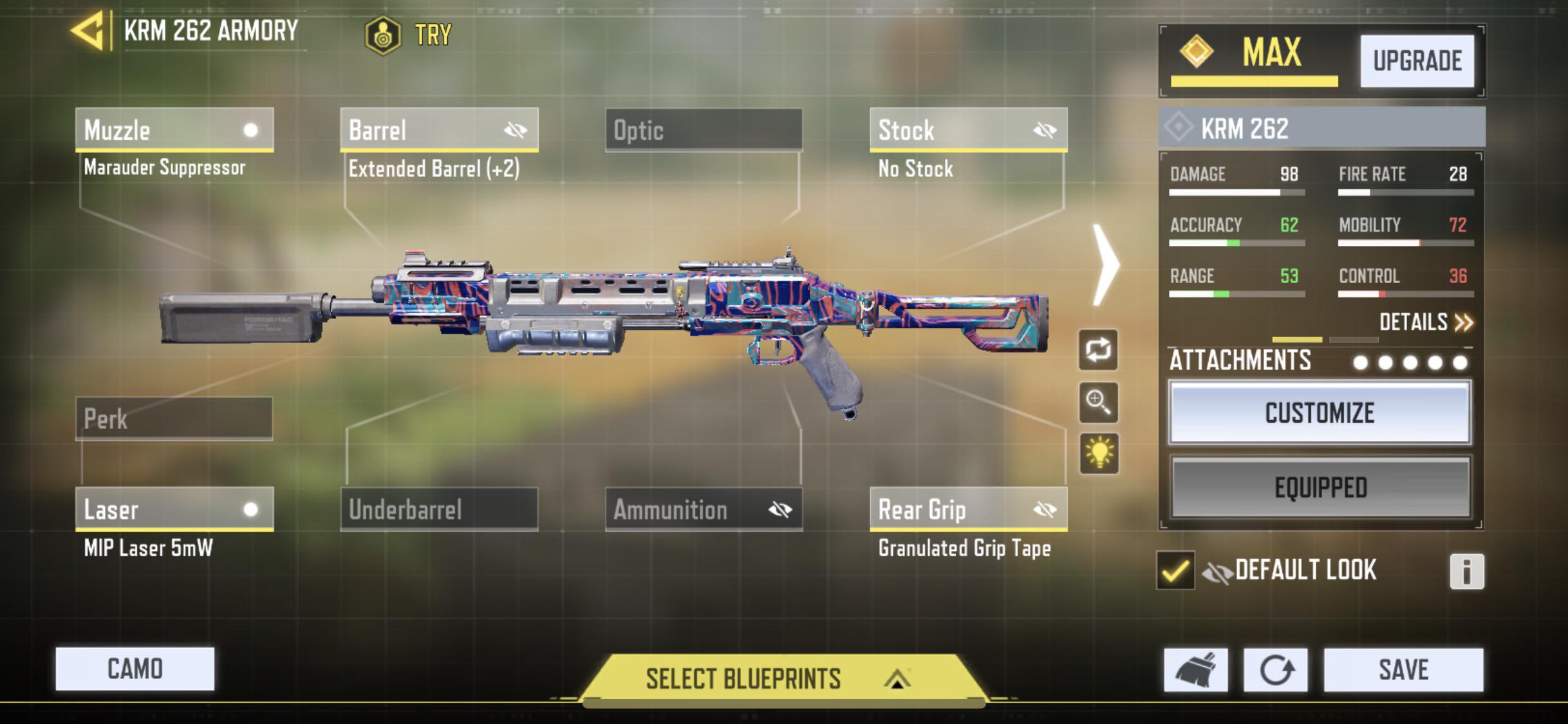
Task: Open the Ammunition slot
Action: coord(704,510)
